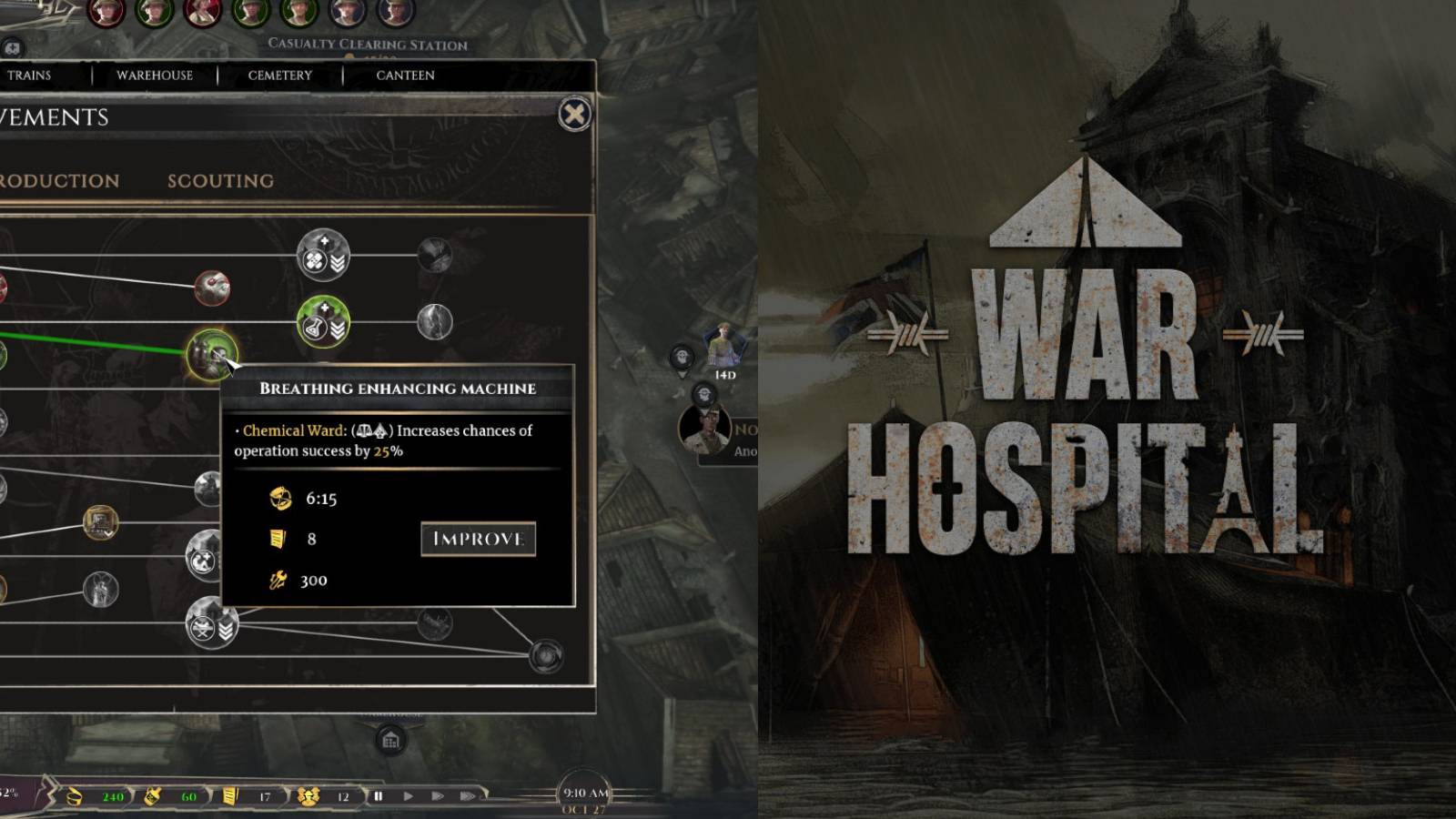Select the gold-framed machine node in the tree
1456x819 pixels.
(x=100, y=521)
